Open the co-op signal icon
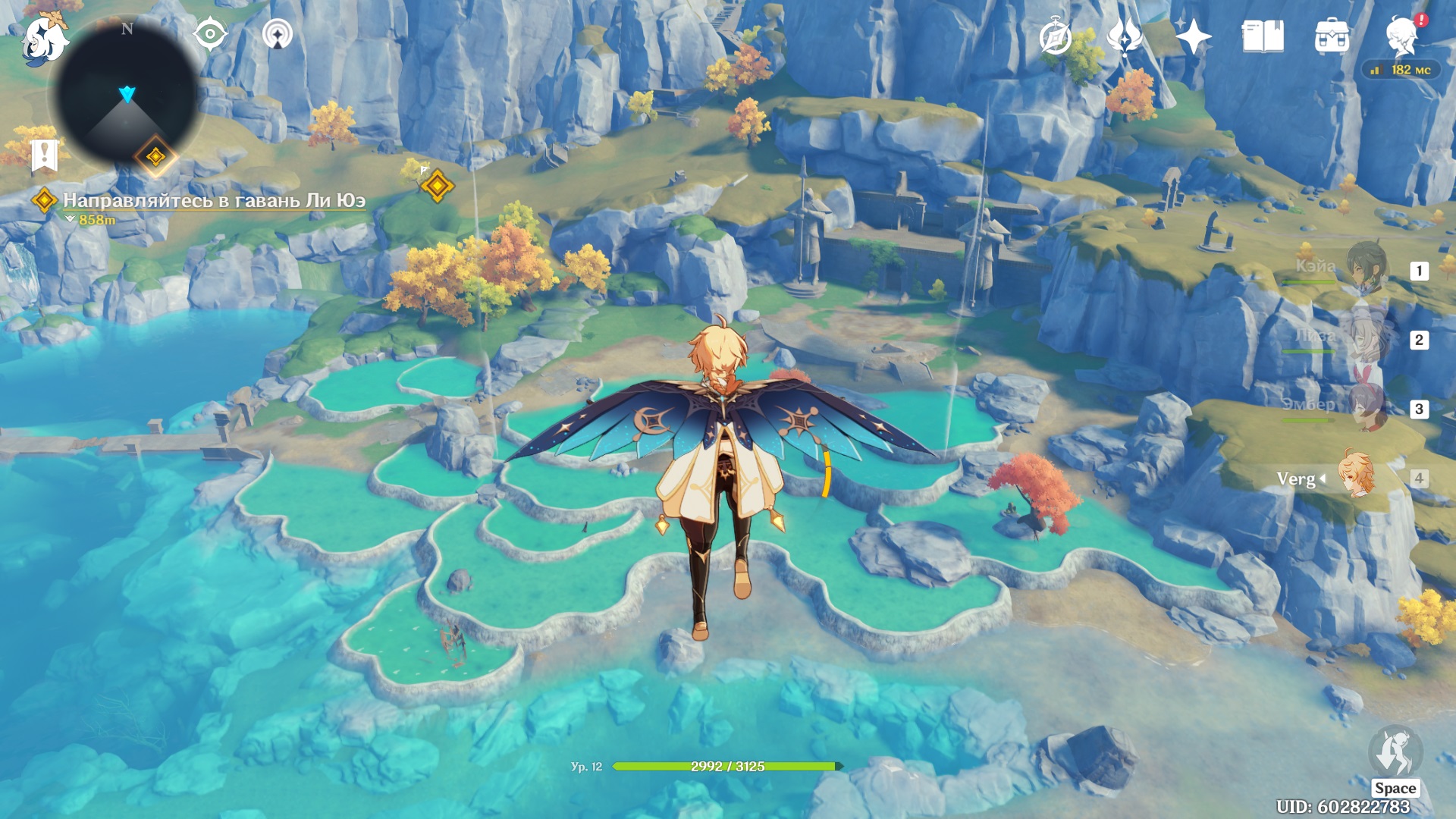The width and height of the screenshot is (1456, 819). tap(277, 34)
